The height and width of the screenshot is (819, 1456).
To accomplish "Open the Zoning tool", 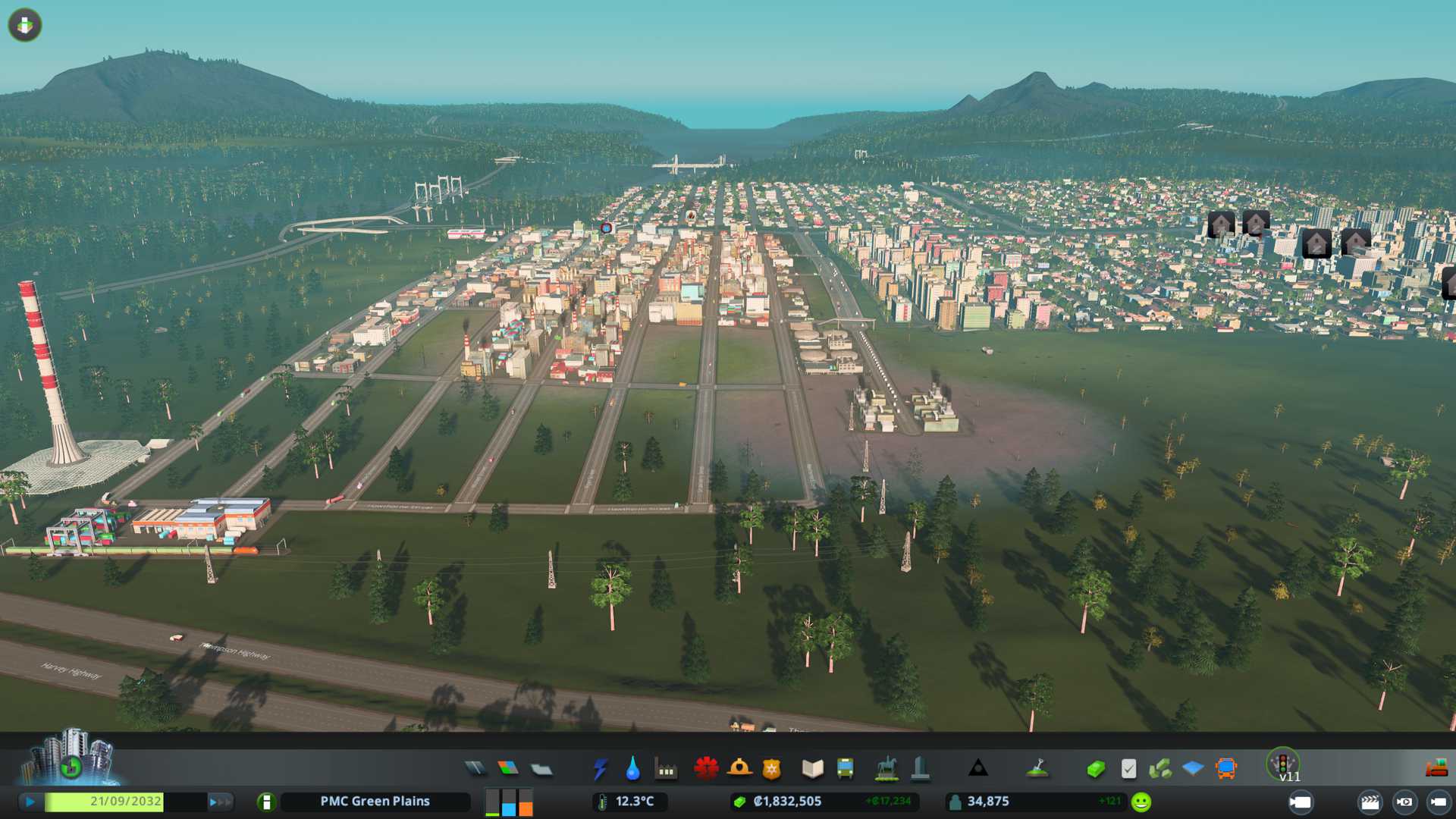I will tap(508, 769).
